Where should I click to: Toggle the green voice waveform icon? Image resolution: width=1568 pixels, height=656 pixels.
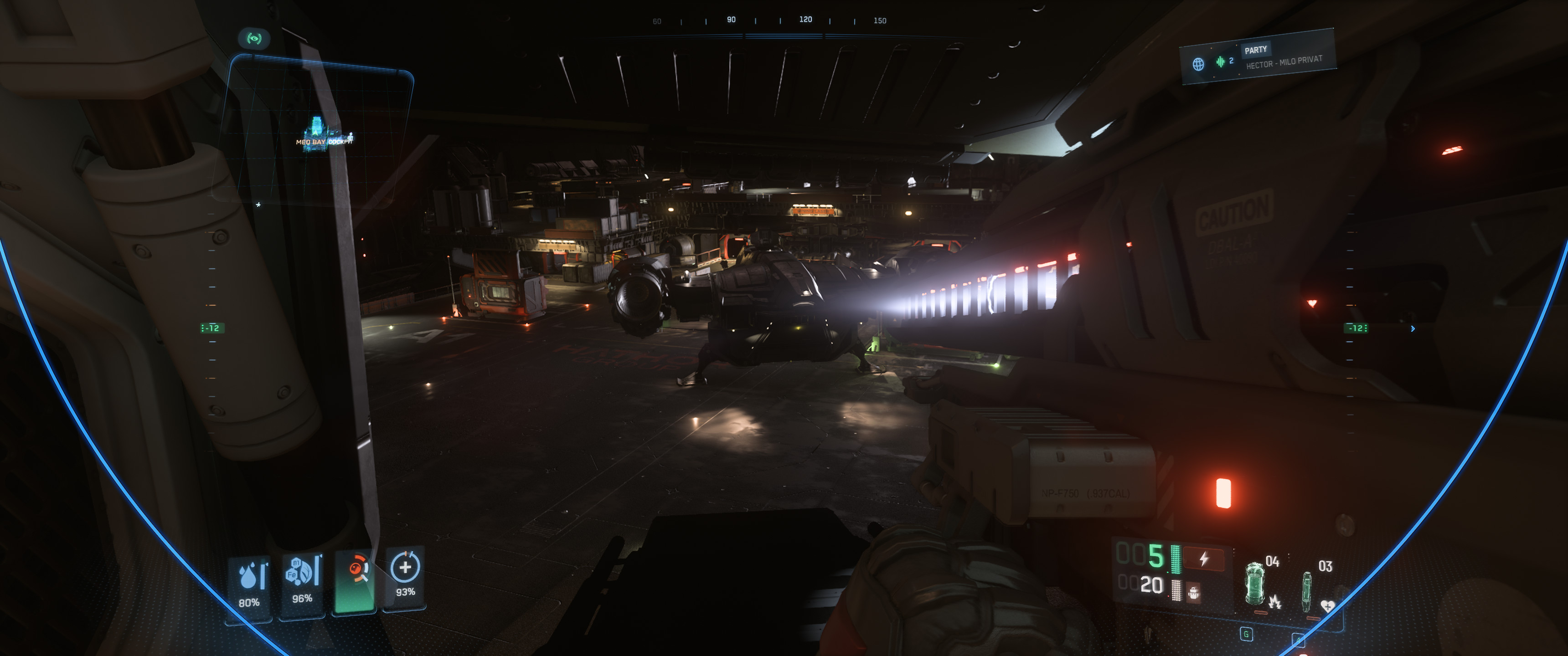[x=1220, y=61]
